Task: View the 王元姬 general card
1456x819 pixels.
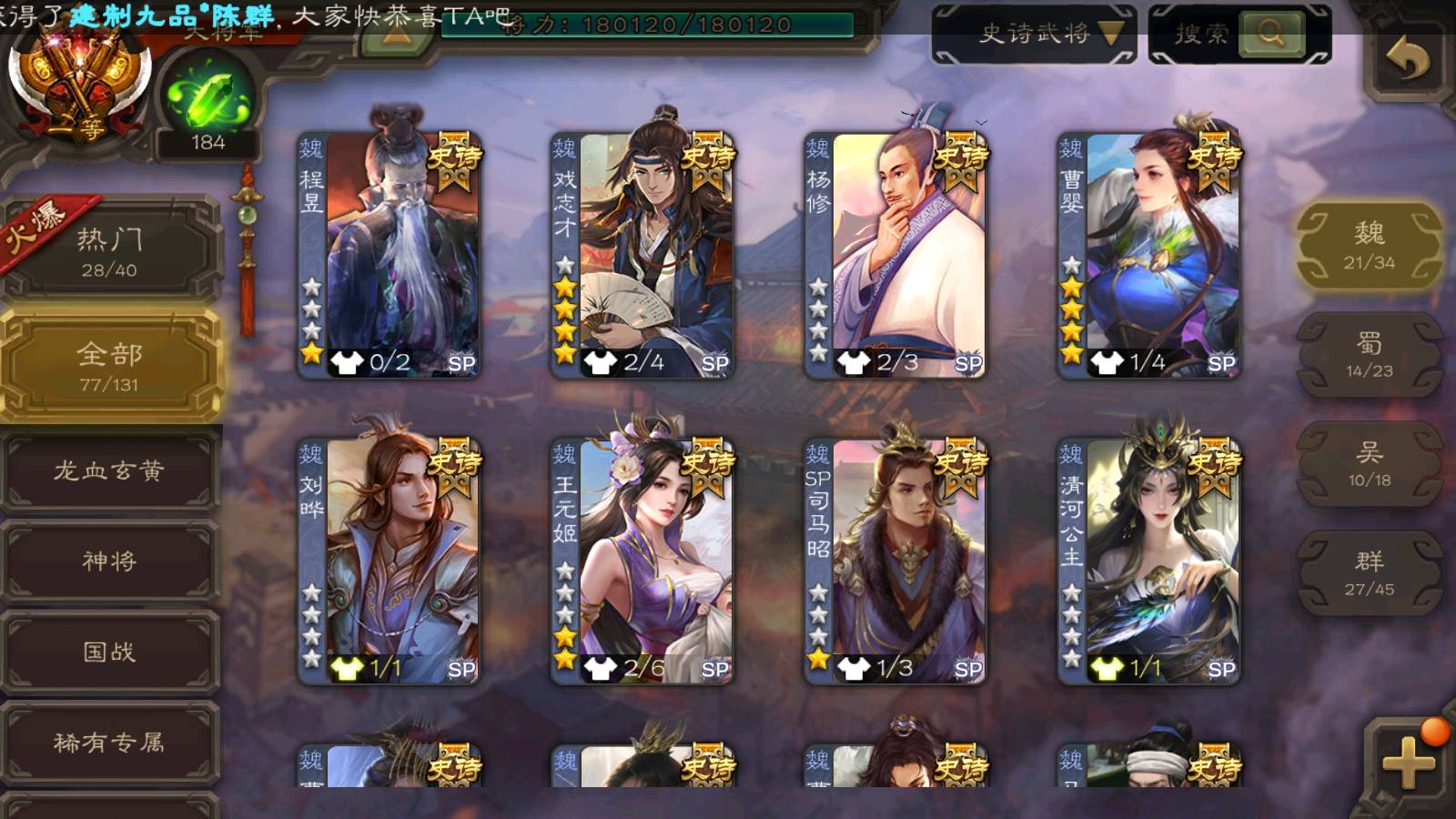Action: [642, 561]
